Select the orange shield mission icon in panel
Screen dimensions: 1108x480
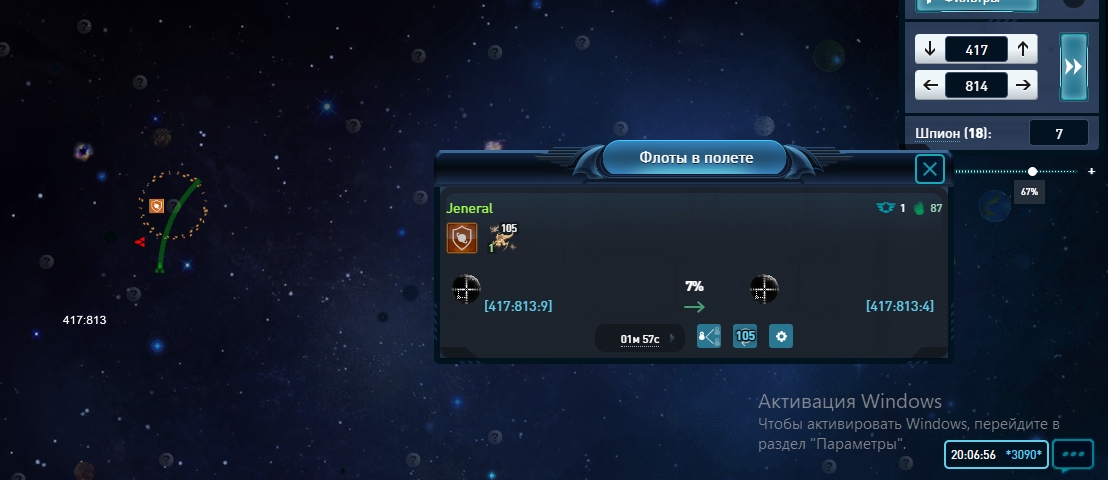461,238
